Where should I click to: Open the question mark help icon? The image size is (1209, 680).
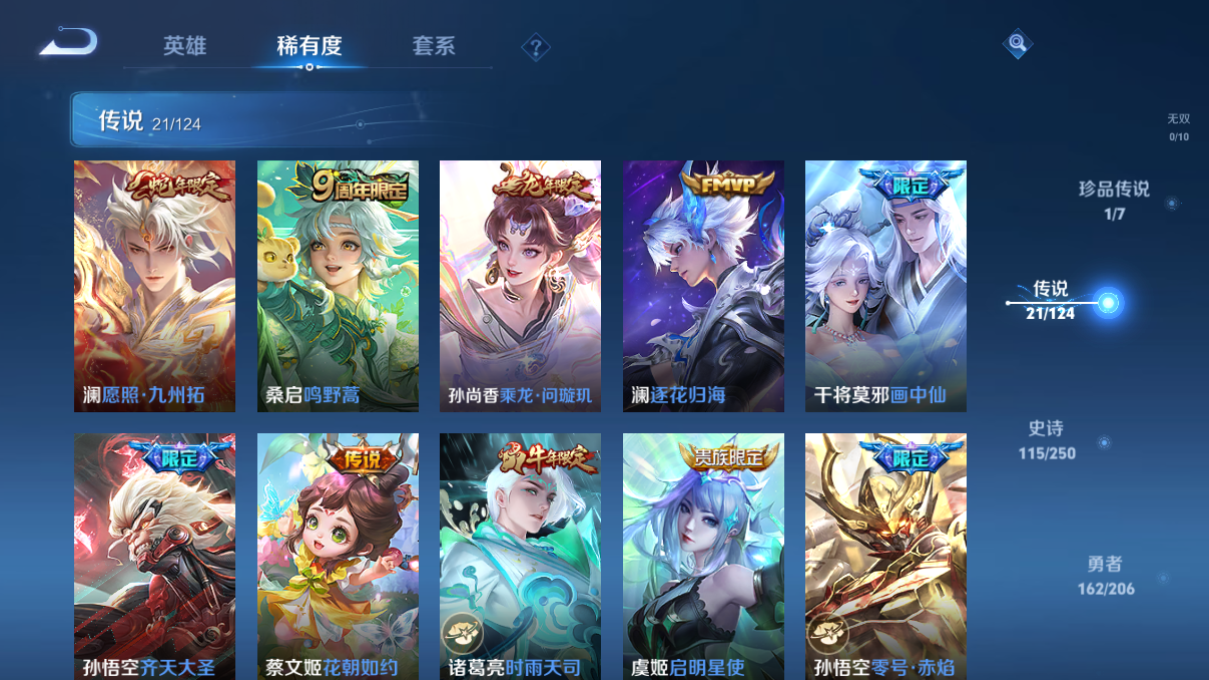536,47
